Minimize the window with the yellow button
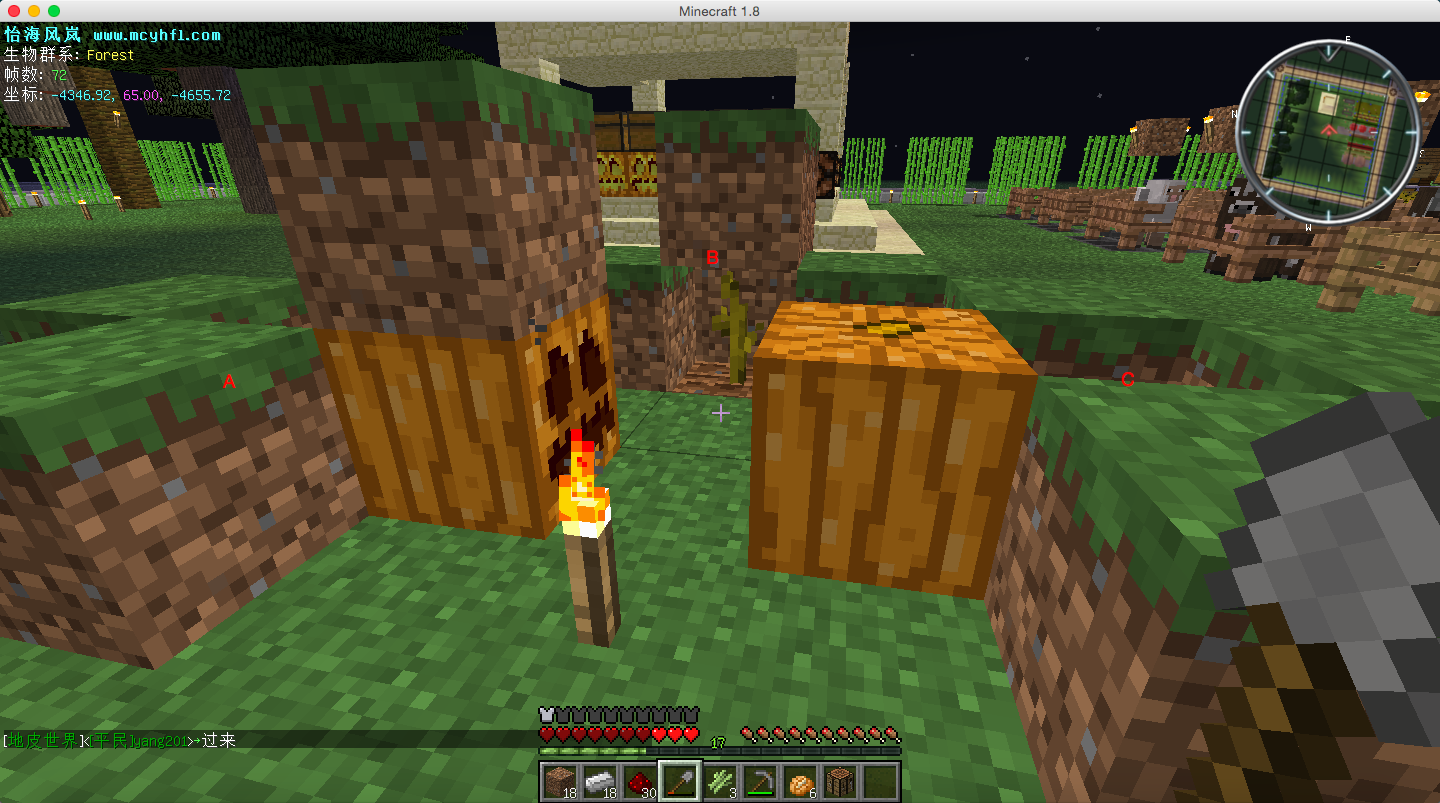This screenshot has width=1440, height=803. pyautogui.click(x=33, y=11)
